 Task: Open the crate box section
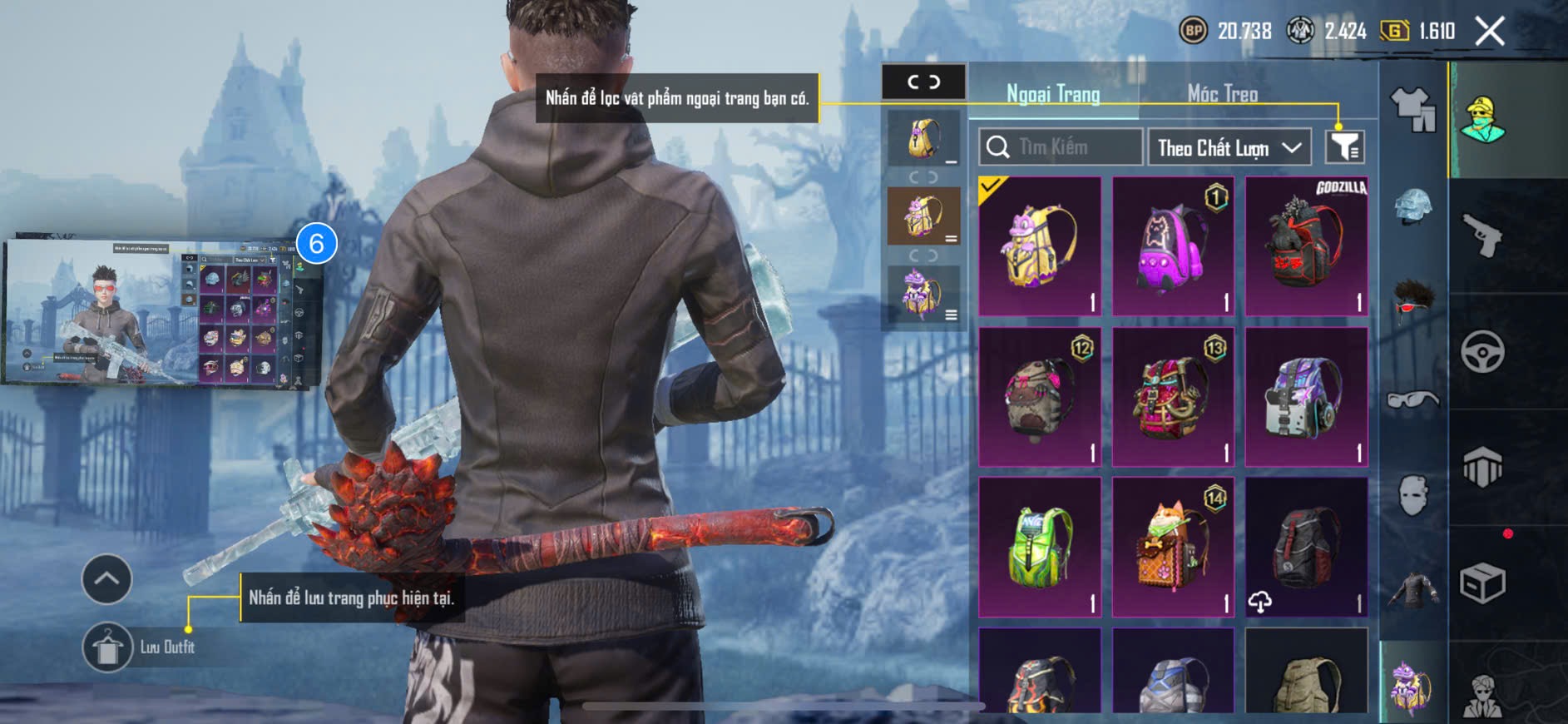(x=1482, y=583)
